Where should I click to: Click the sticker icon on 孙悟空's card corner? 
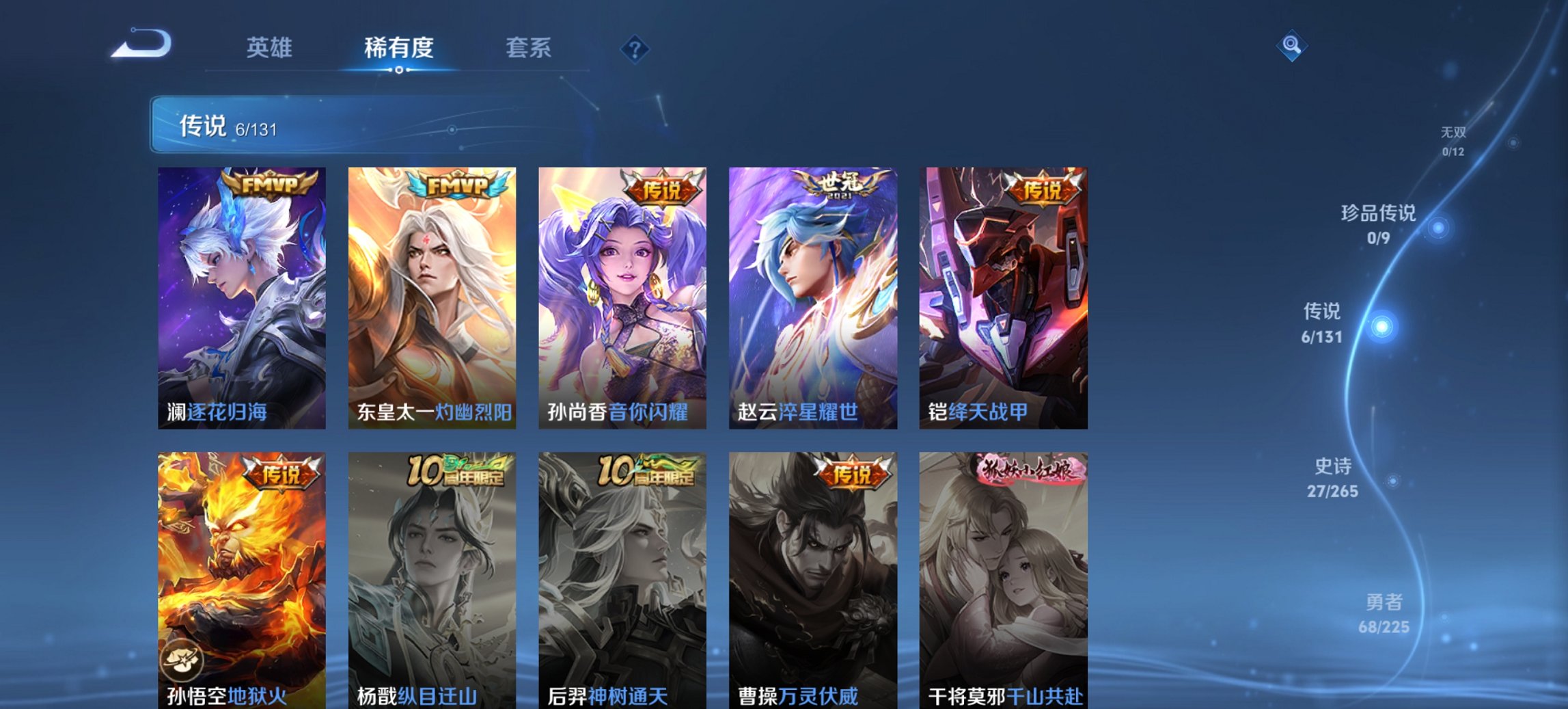[x=184, y=660]
